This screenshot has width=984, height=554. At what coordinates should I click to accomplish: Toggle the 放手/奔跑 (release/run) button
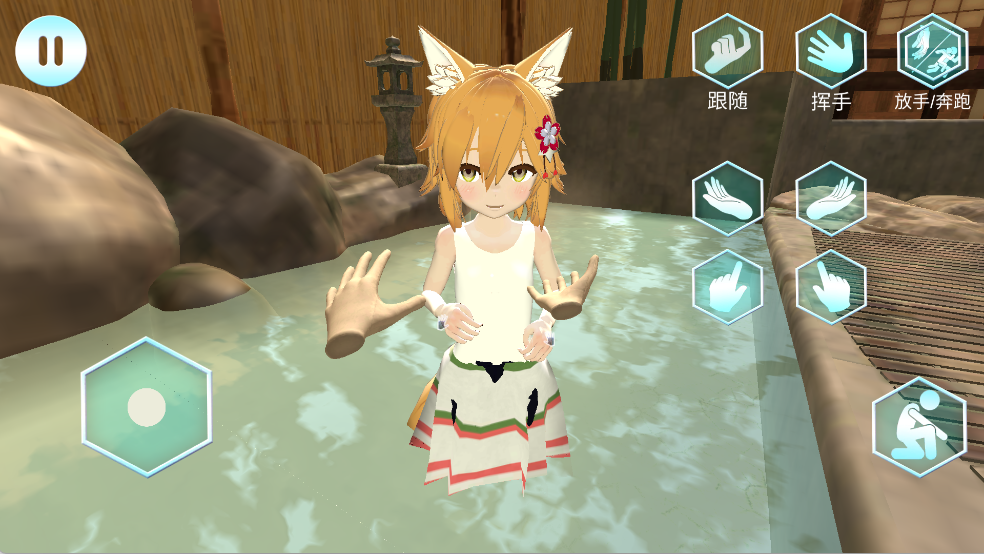[933, 50]
